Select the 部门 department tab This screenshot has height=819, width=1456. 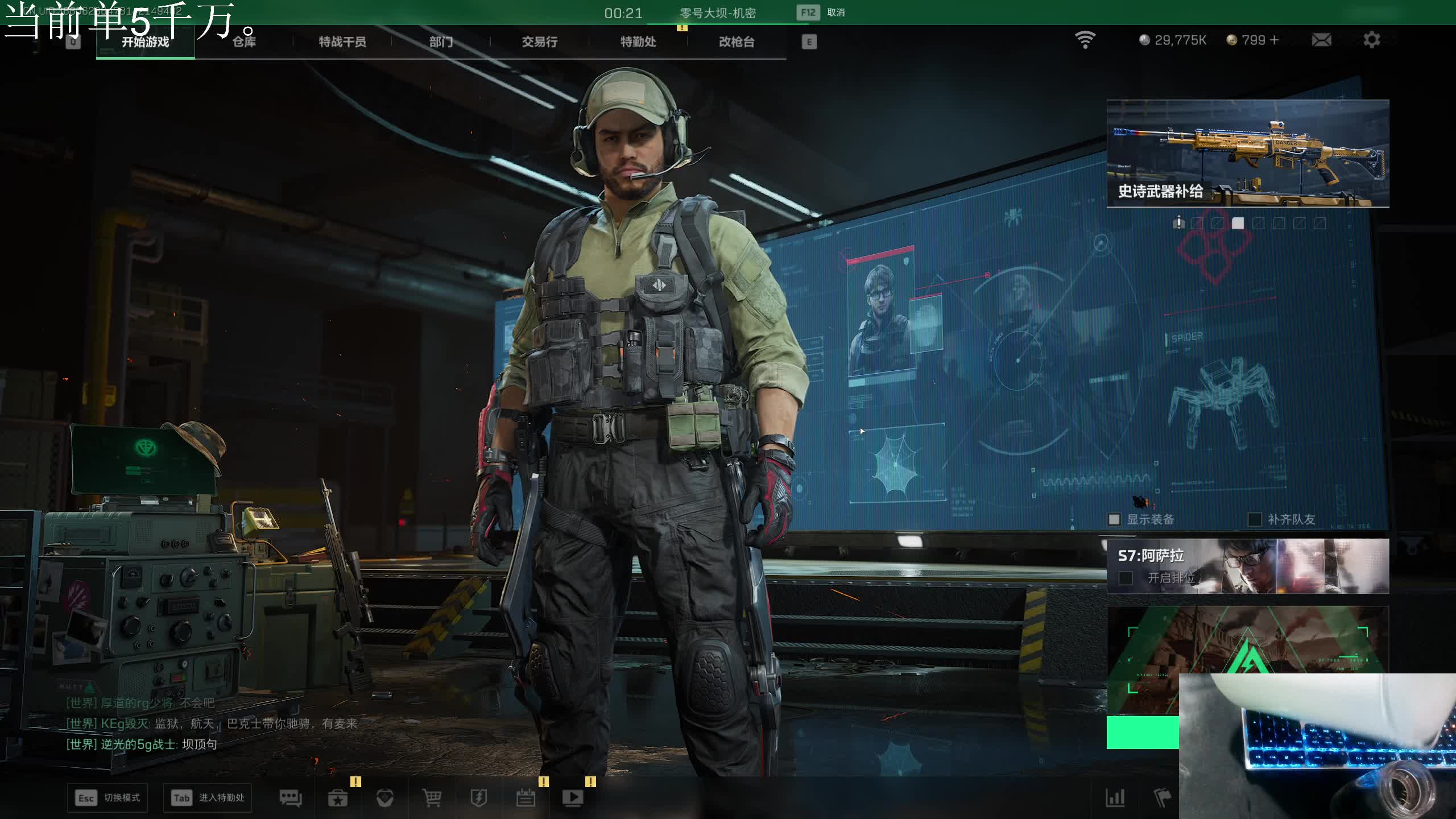click(441, 42)
